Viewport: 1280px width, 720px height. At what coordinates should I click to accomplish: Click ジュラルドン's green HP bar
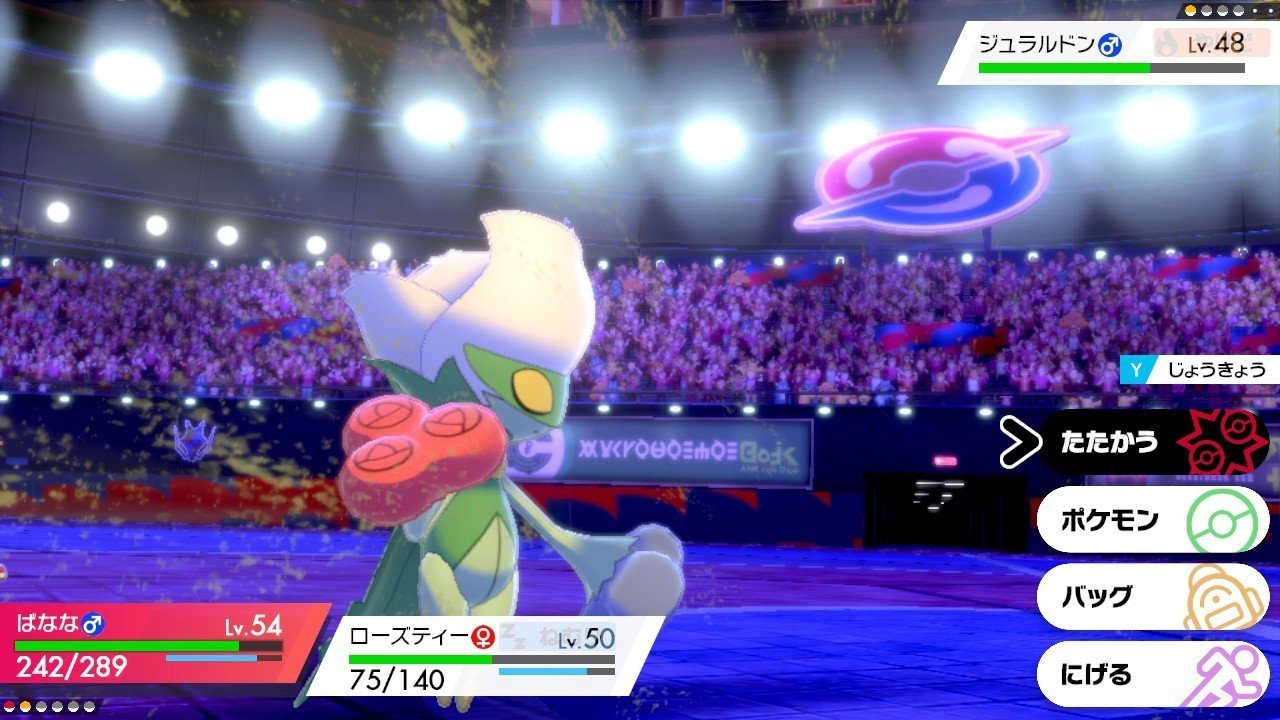pos(1060,67)
